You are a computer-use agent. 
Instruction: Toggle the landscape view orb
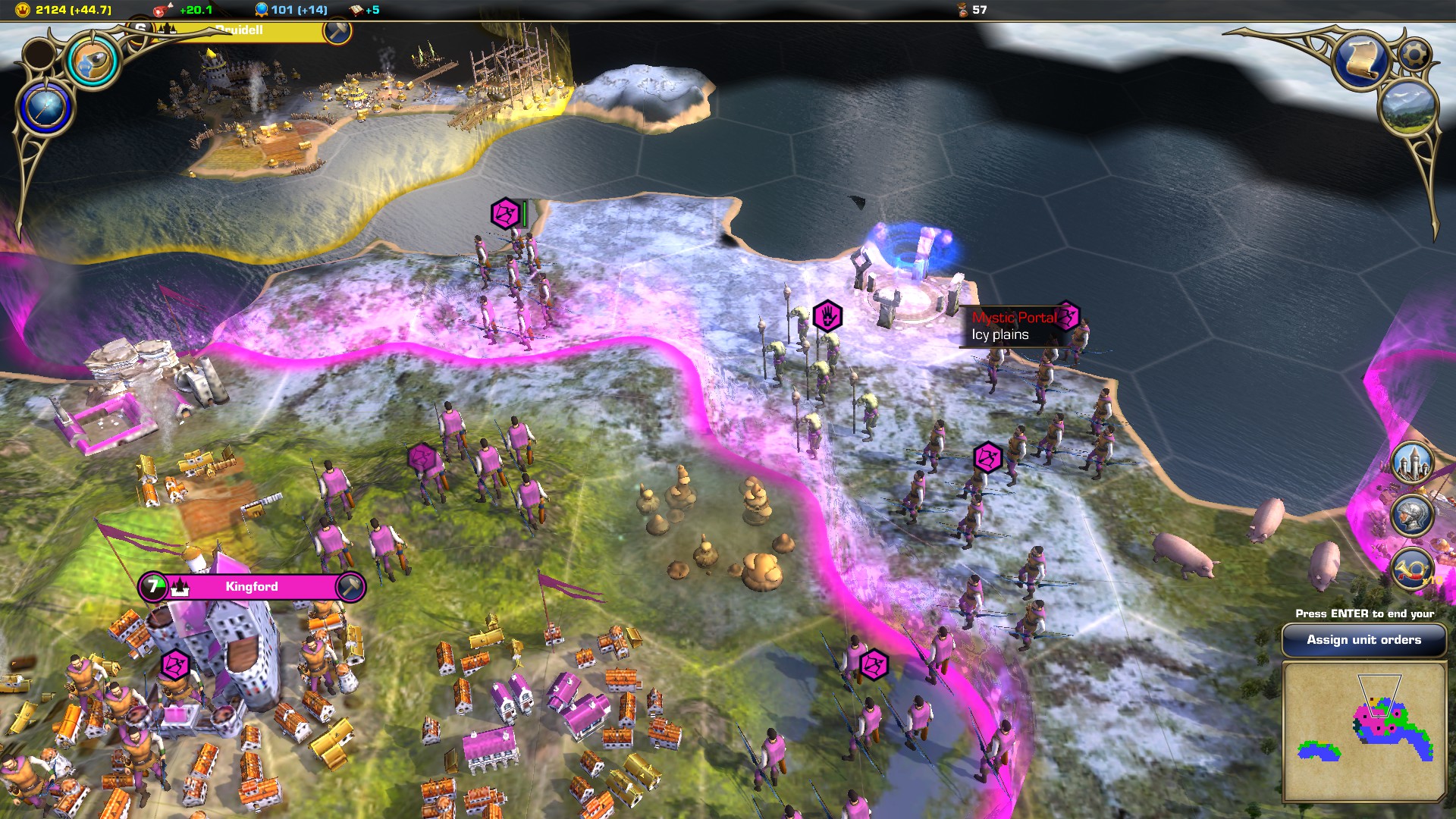[1409, 108]
